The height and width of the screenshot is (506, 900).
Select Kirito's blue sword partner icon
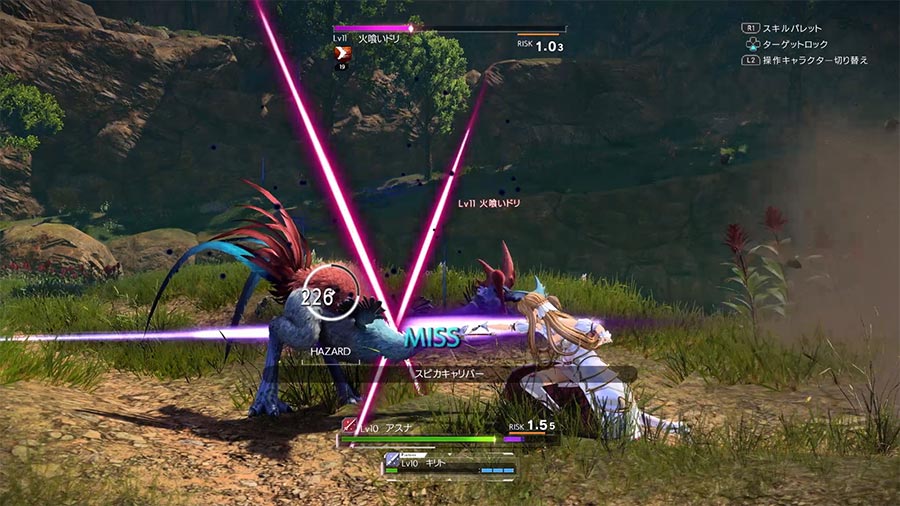pyautogui.click(x=392, y=459)
